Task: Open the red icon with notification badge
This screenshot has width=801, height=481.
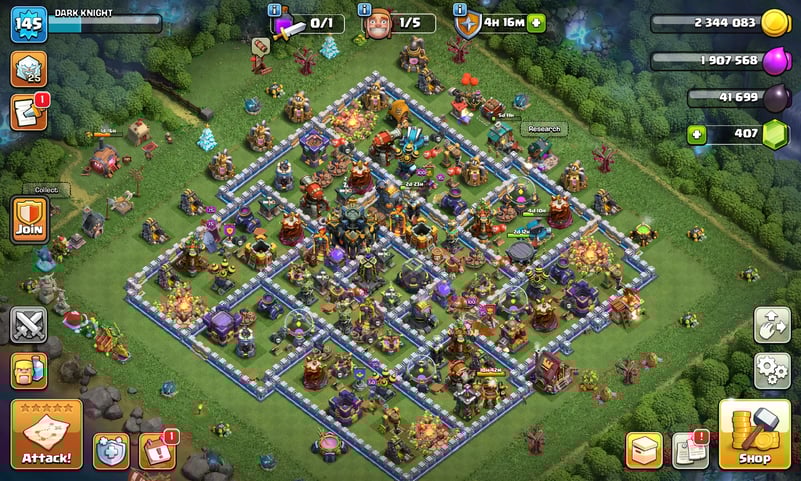Action: 156,451
